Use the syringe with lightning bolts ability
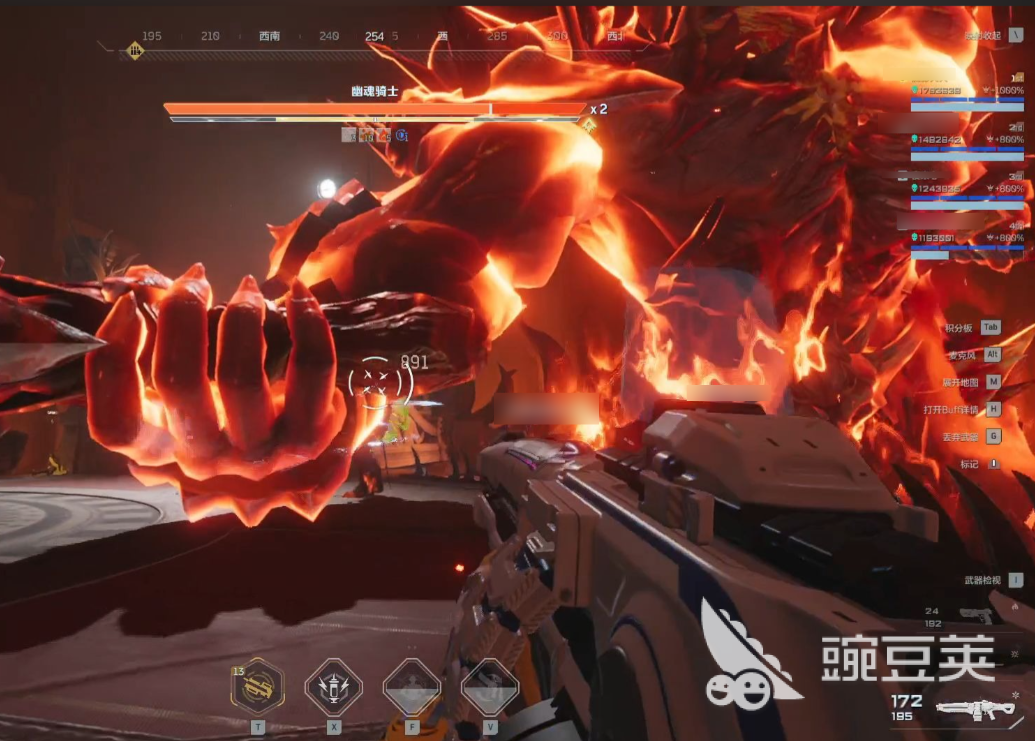The image size is (1035, 741). 333,686
